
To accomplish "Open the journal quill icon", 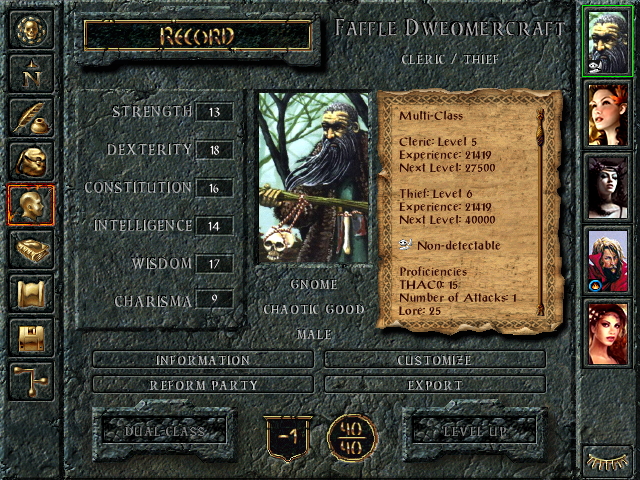I will [29, 116].
